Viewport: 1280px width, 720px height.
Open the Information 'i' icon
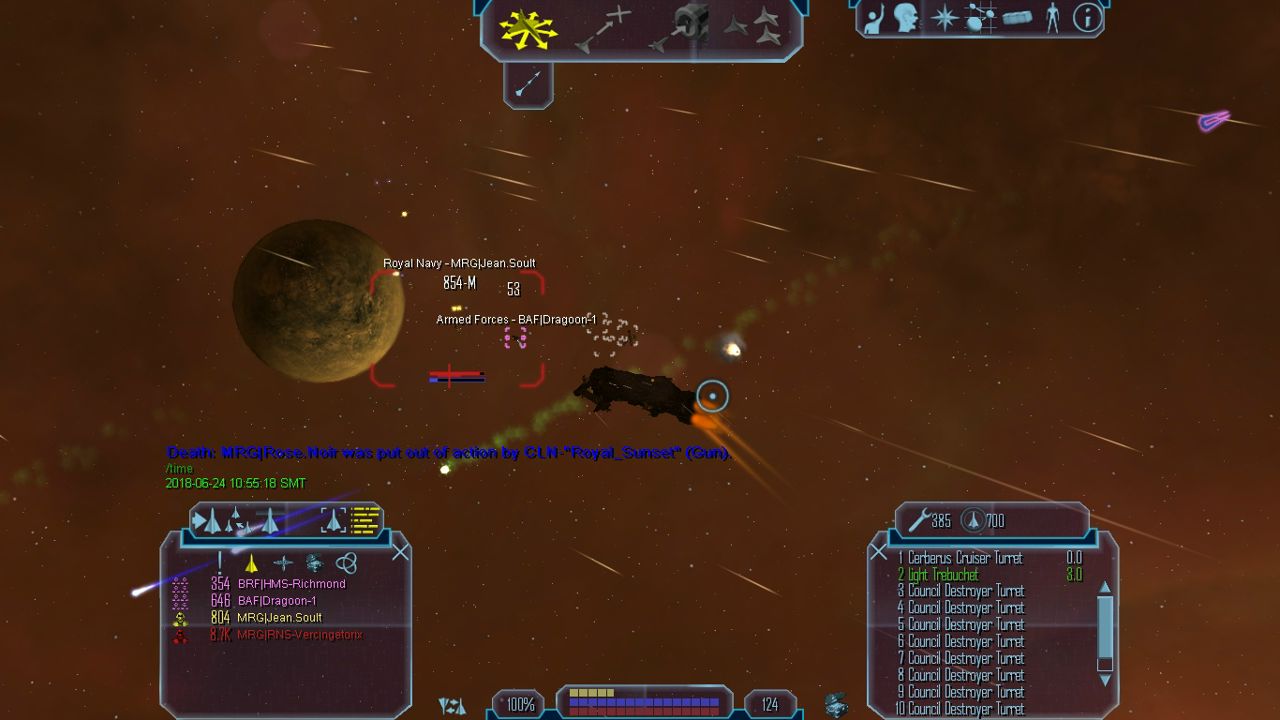coord(1086,18)
